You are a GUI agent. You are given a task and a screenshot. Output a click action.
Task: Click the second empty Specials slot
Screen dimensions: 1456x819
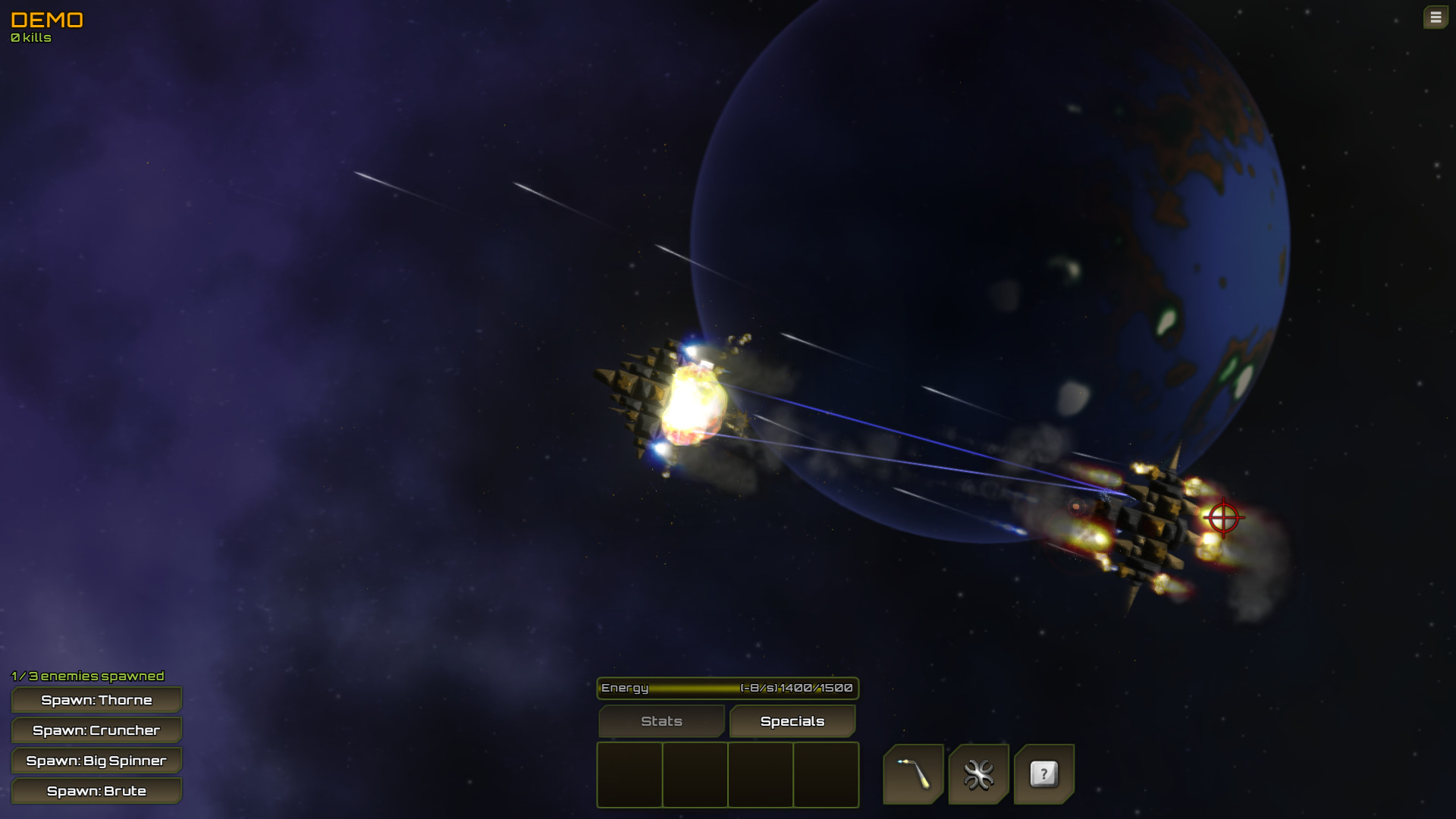695,775
